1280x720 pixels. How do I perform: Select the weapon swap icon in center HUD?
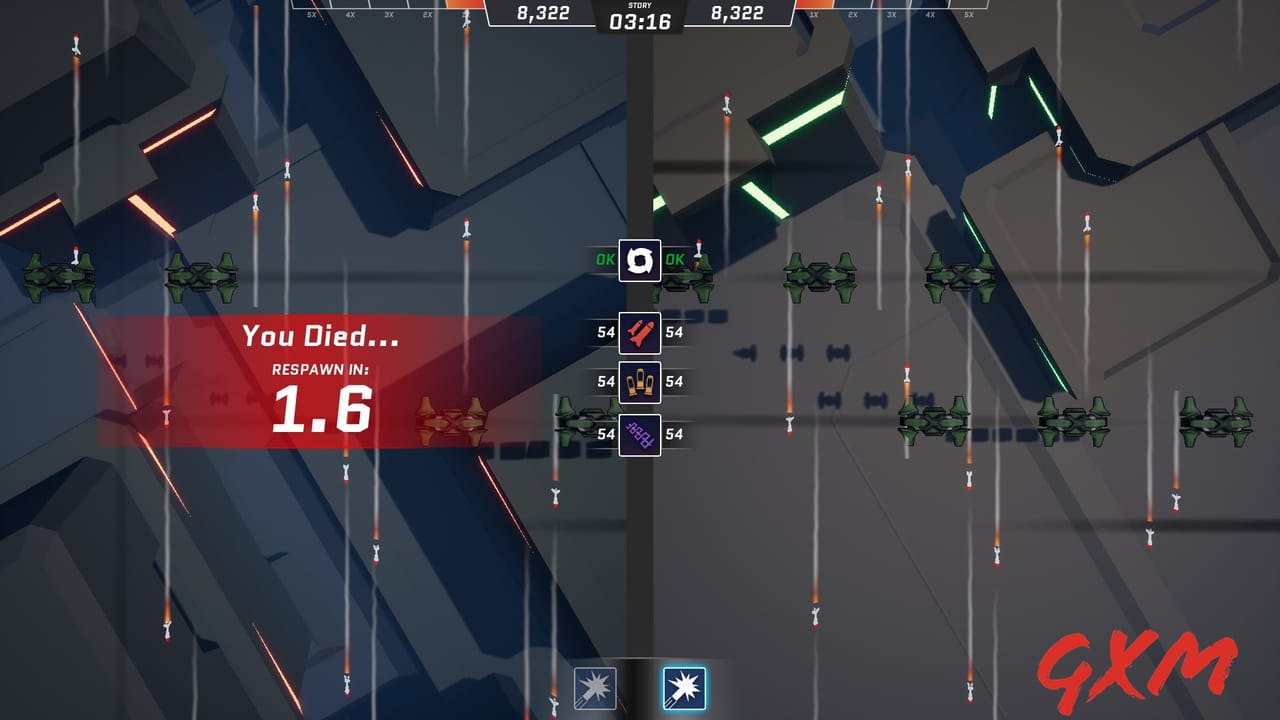coord(640,261)
